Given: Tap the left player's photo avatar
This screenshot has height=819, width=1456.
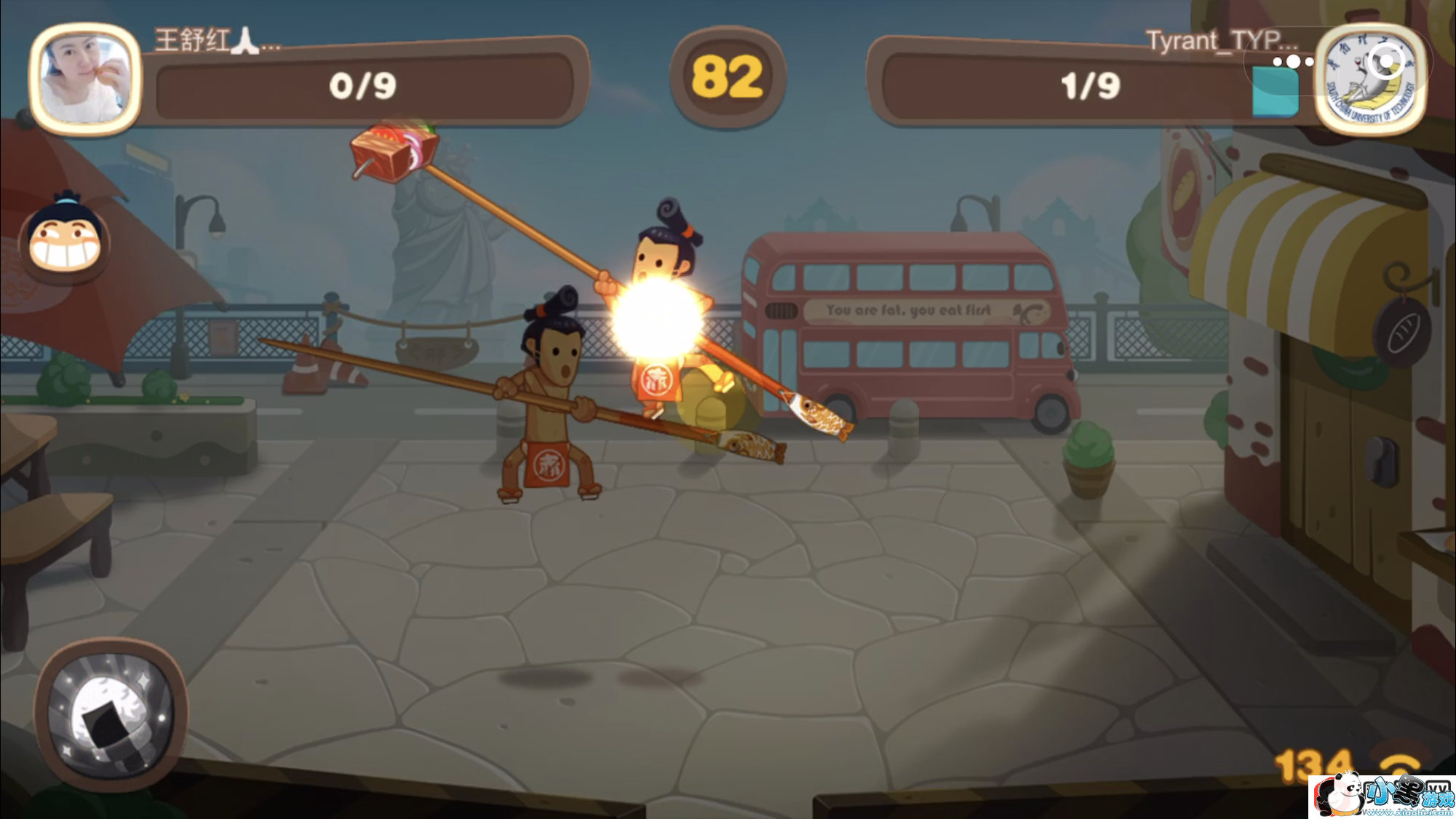Looking at the screenshot, I should 85,79.
